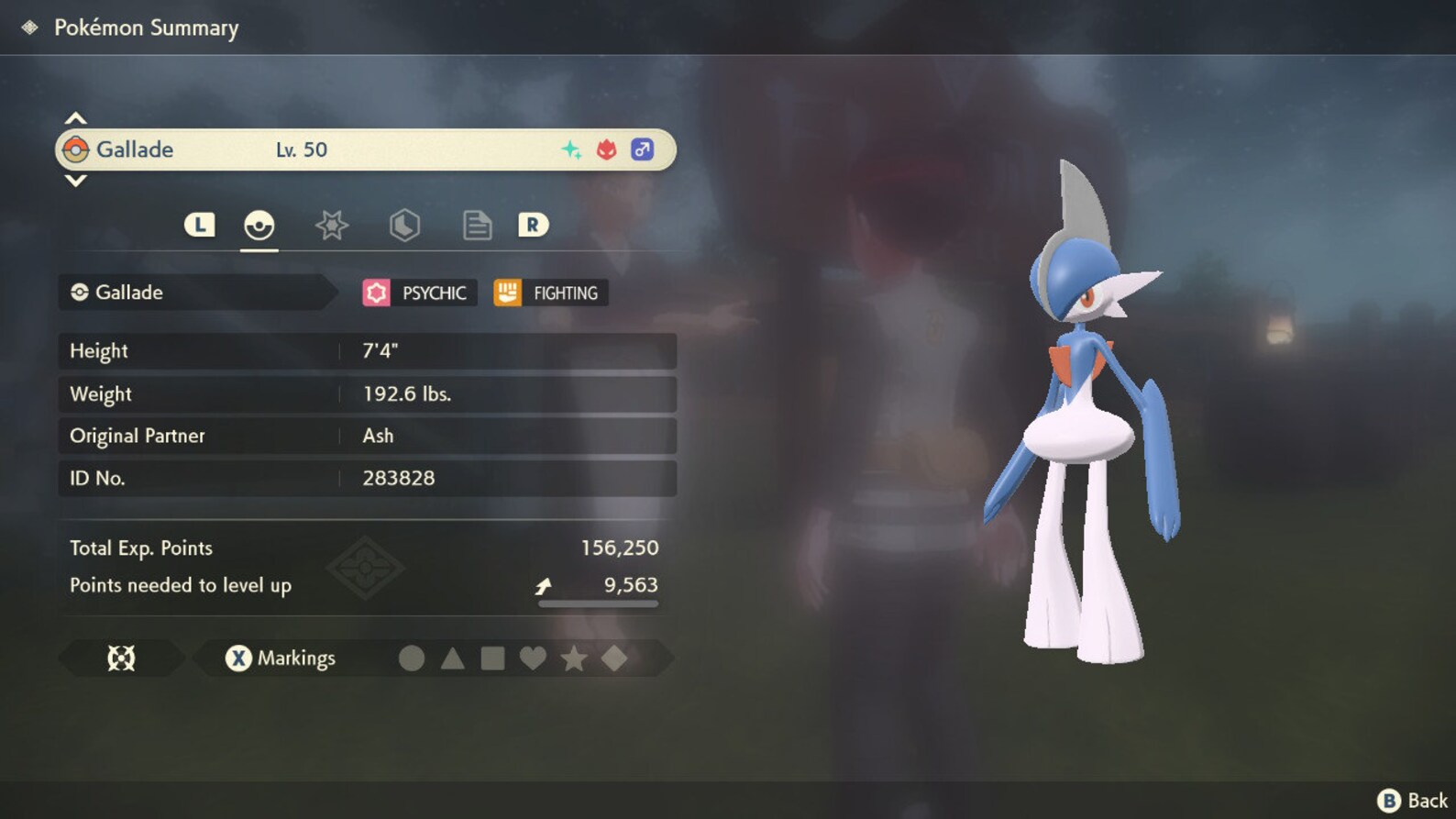Click the Psychic type icon
This screenshot has height=819, width=1456.
(x=377, y=292)
